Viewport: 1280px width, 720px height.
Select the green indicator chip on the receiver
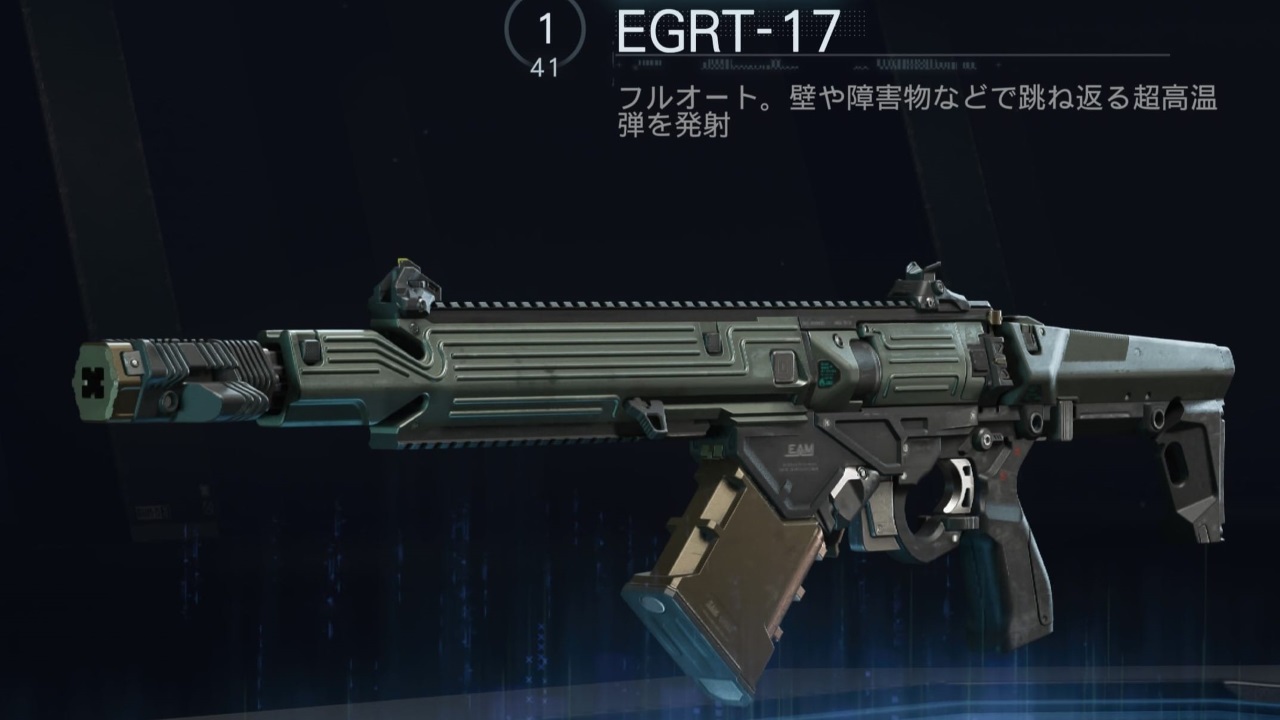pos(825,373)
